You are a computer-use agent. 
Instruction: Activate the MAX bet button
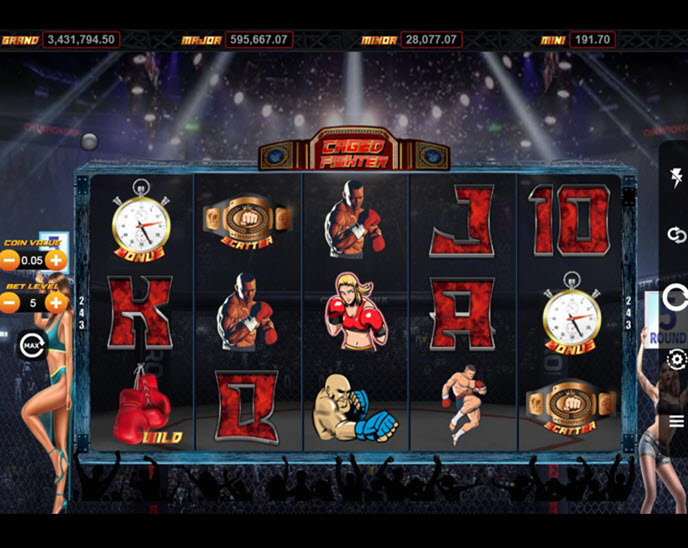click(x=30, y=347)
